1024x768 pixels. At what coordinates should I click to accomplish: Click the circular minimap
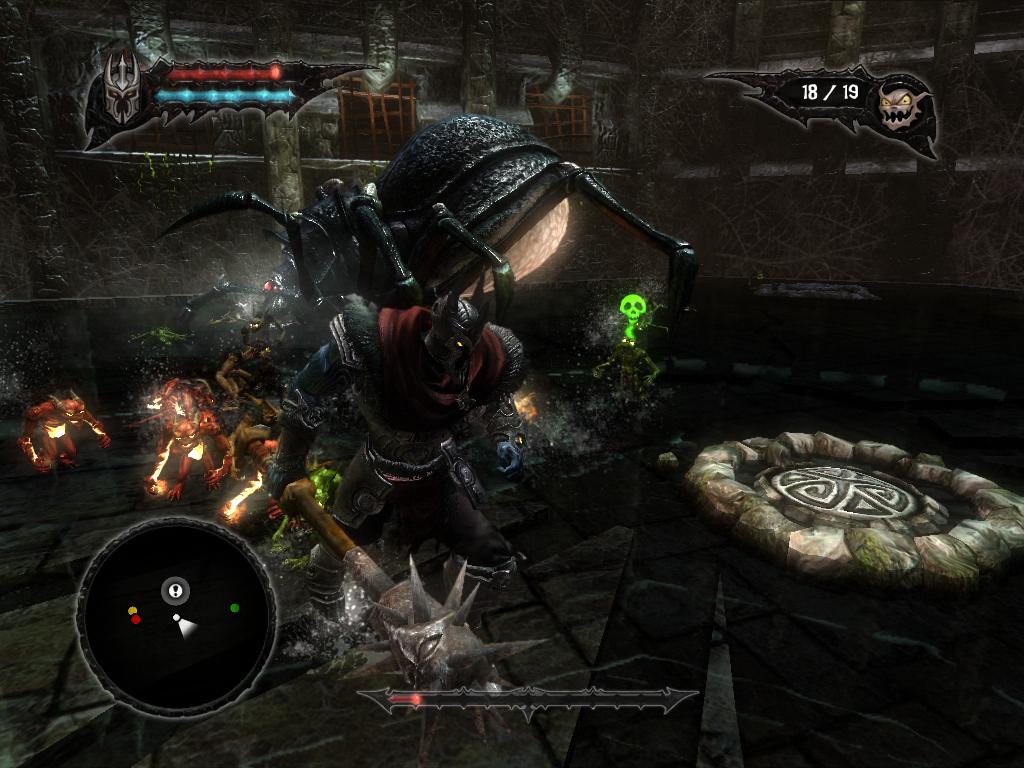coord(176,612)
